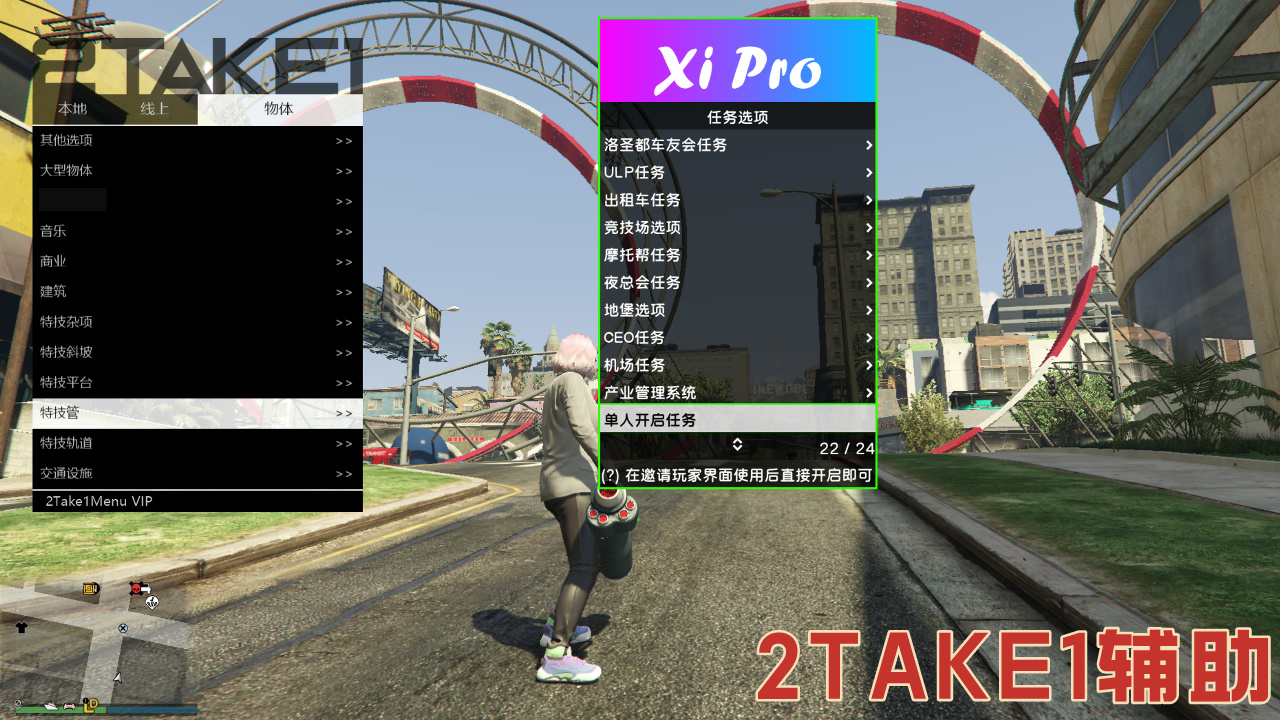This screenshot has height=720, width=1280.
Task: Click the blue crossed-circle objective blip on minimap
Action: (123, 629)
